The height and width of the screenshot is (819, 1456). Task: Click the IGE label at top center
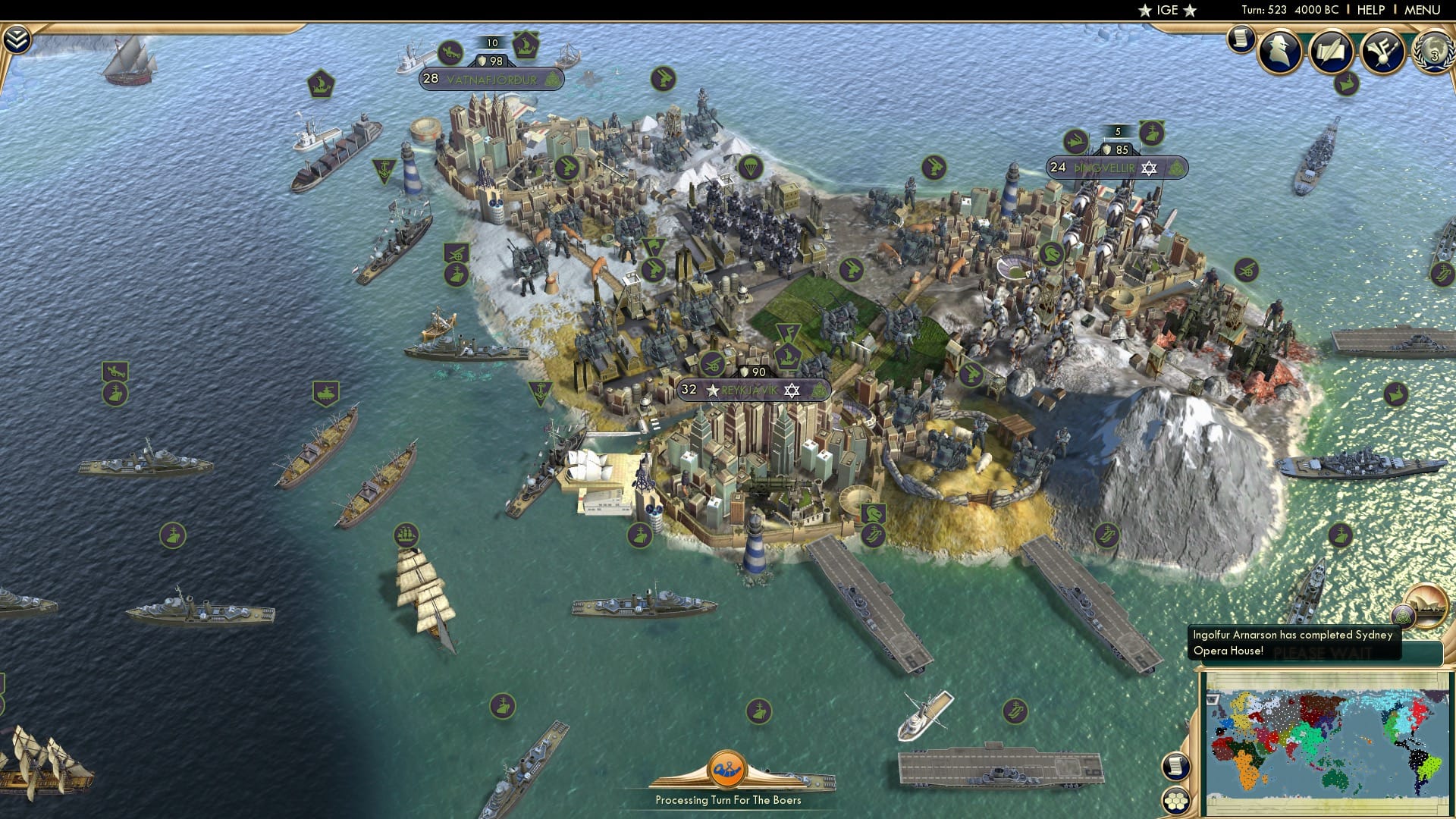(x=1166, y=10)
